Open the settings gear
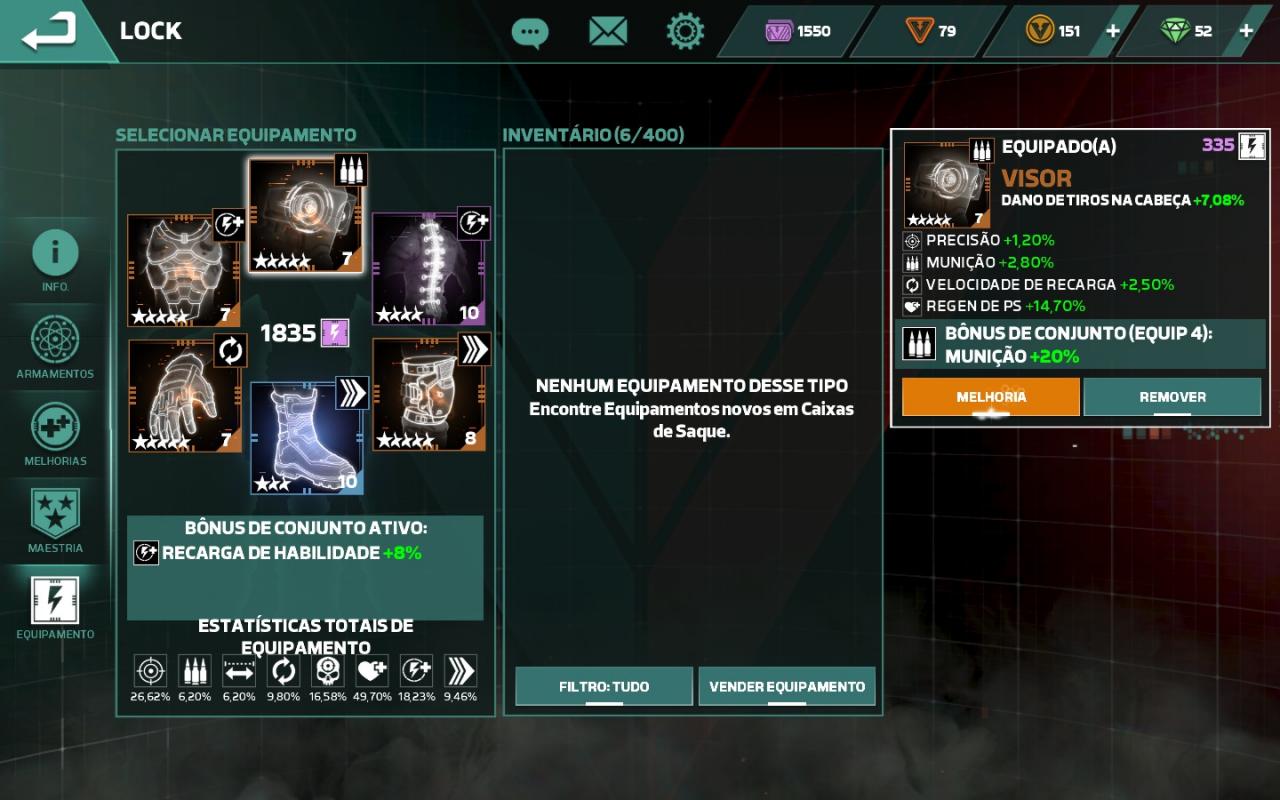This screenshot has width=1280, height=800. (685, 32)
